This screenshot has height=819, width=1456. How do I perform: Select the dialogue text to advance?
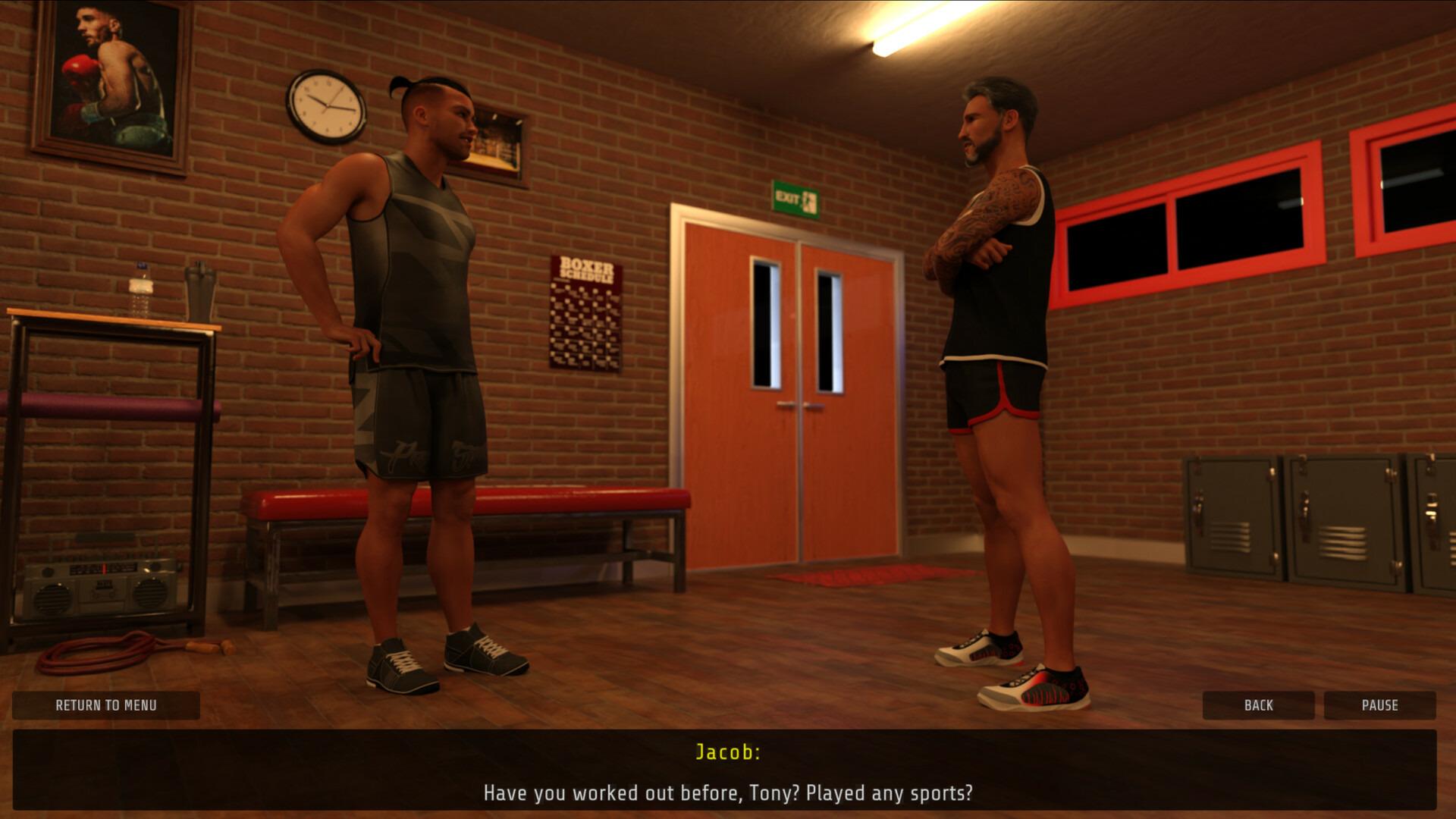[x=728, y=792]
